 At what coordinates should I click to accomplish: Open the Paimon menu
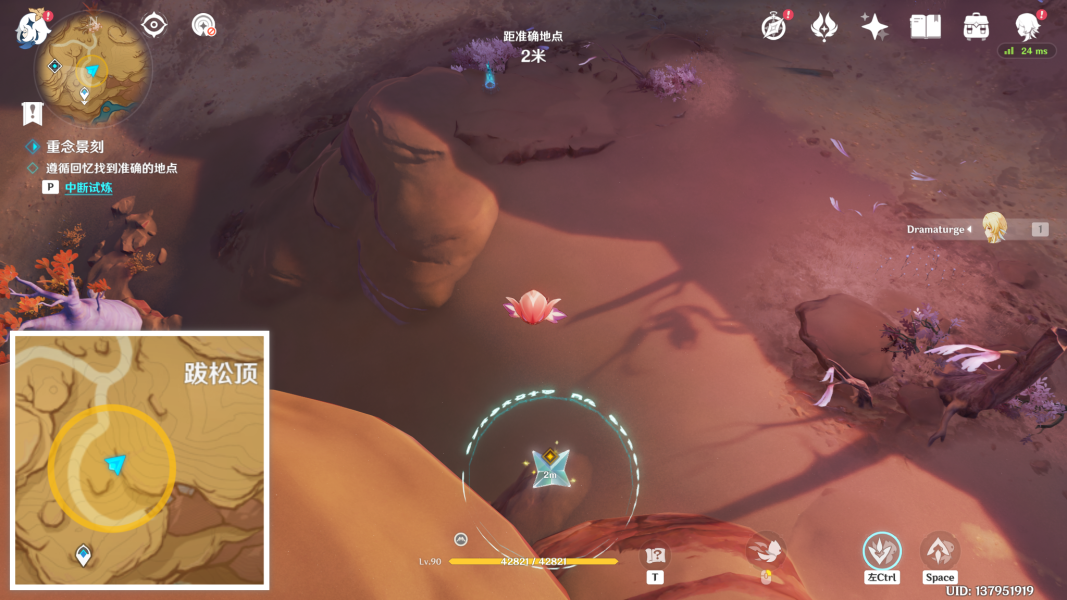pyautogui.click(x=32, y=28)
